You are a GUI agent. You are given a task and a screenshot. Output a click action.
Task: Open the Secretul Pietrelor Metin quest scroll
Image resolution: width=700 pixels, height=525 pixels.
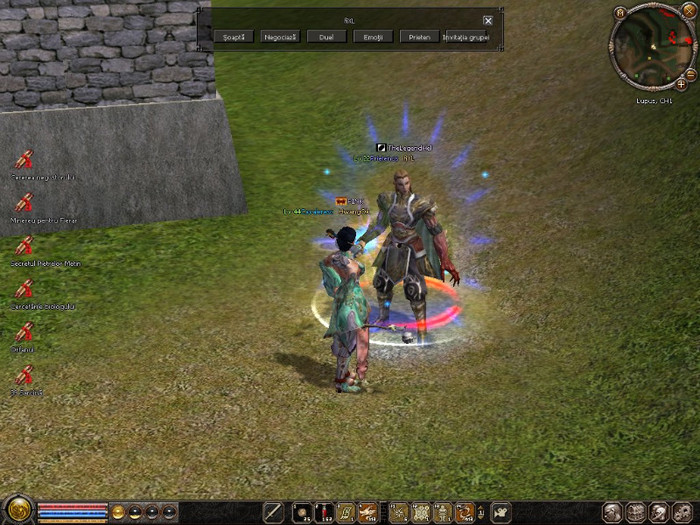[24, 245]
